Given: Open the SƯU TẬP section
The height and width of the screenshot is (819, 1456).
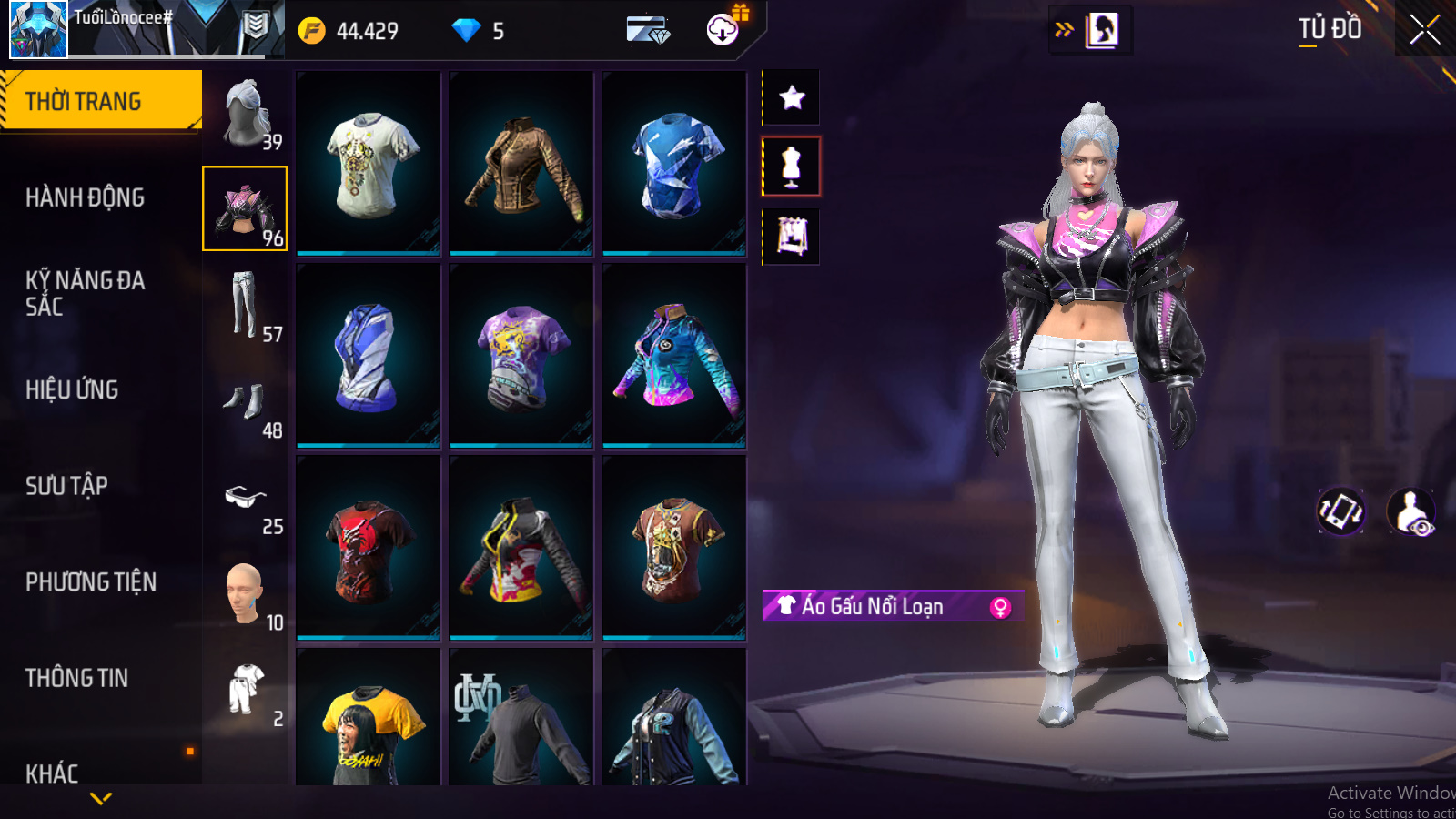Looking at the screenshot, I should click(66, 486).
